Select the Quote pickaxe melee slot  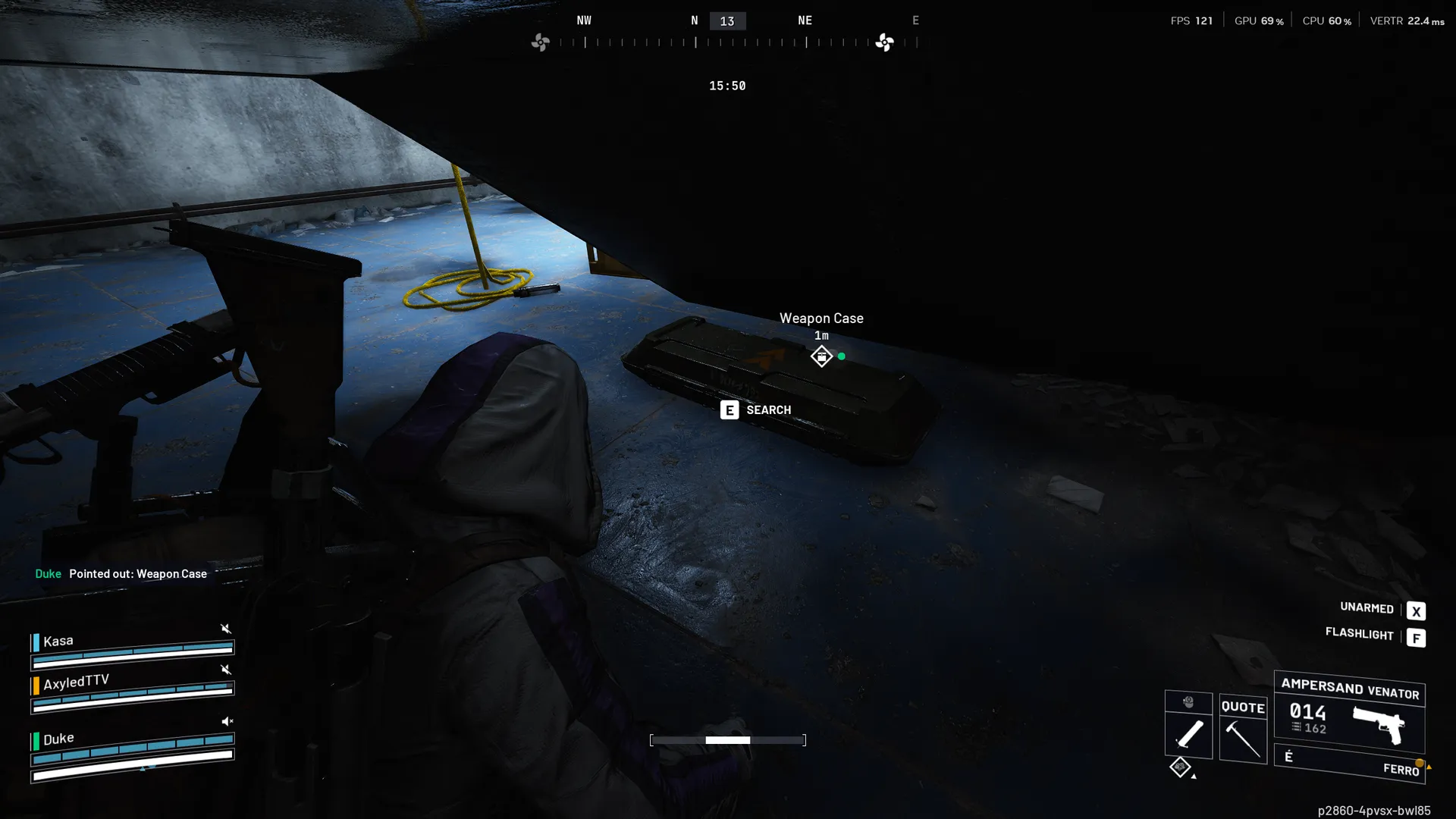[x=1243, y=730]
